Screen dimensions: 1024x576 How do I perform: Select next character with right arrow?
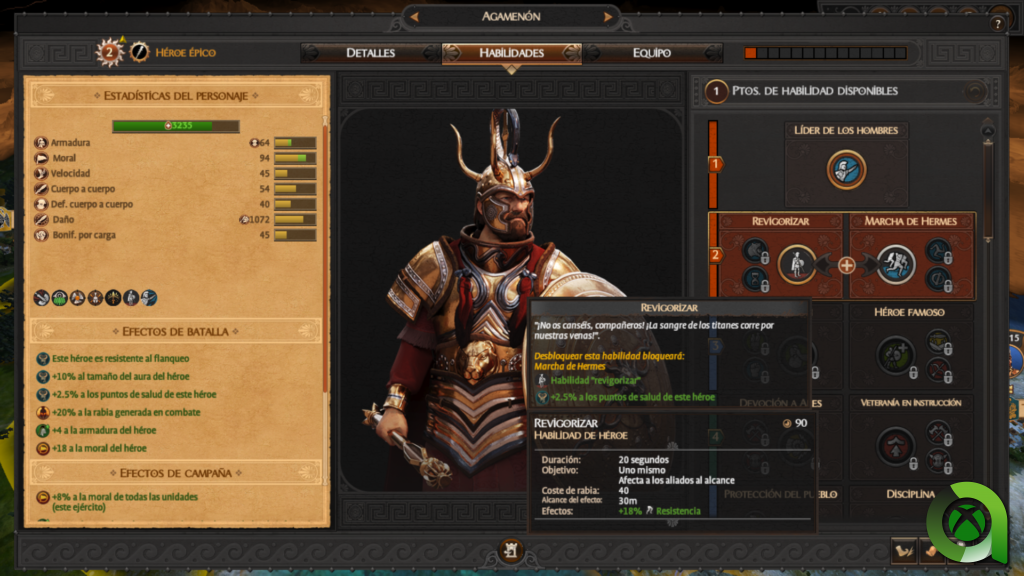608,17
